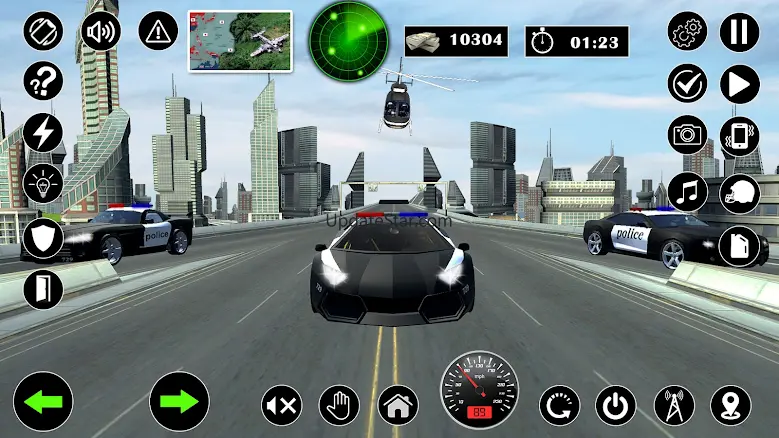Activate the lightning bolt boost
The image size is (779, 438).
click(43, 133)
